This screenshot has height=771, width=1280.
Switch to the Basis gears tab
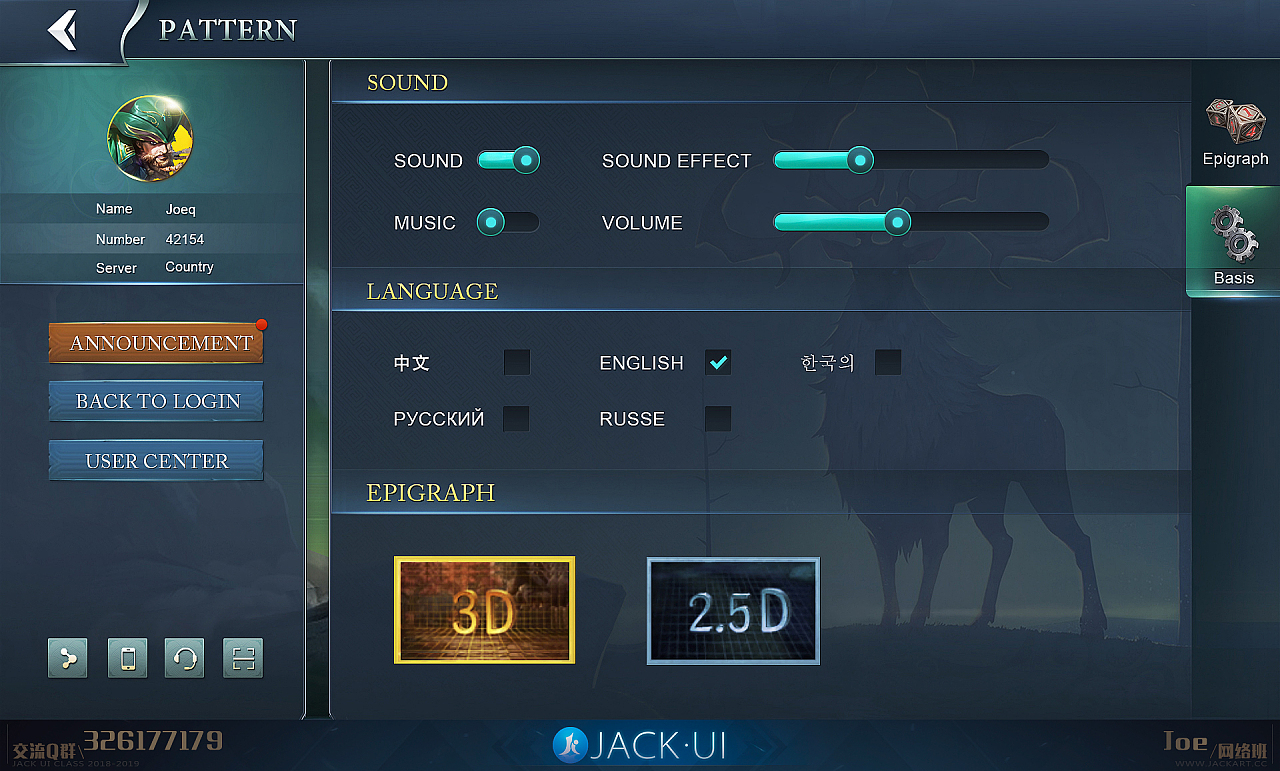pos(1234,243)
